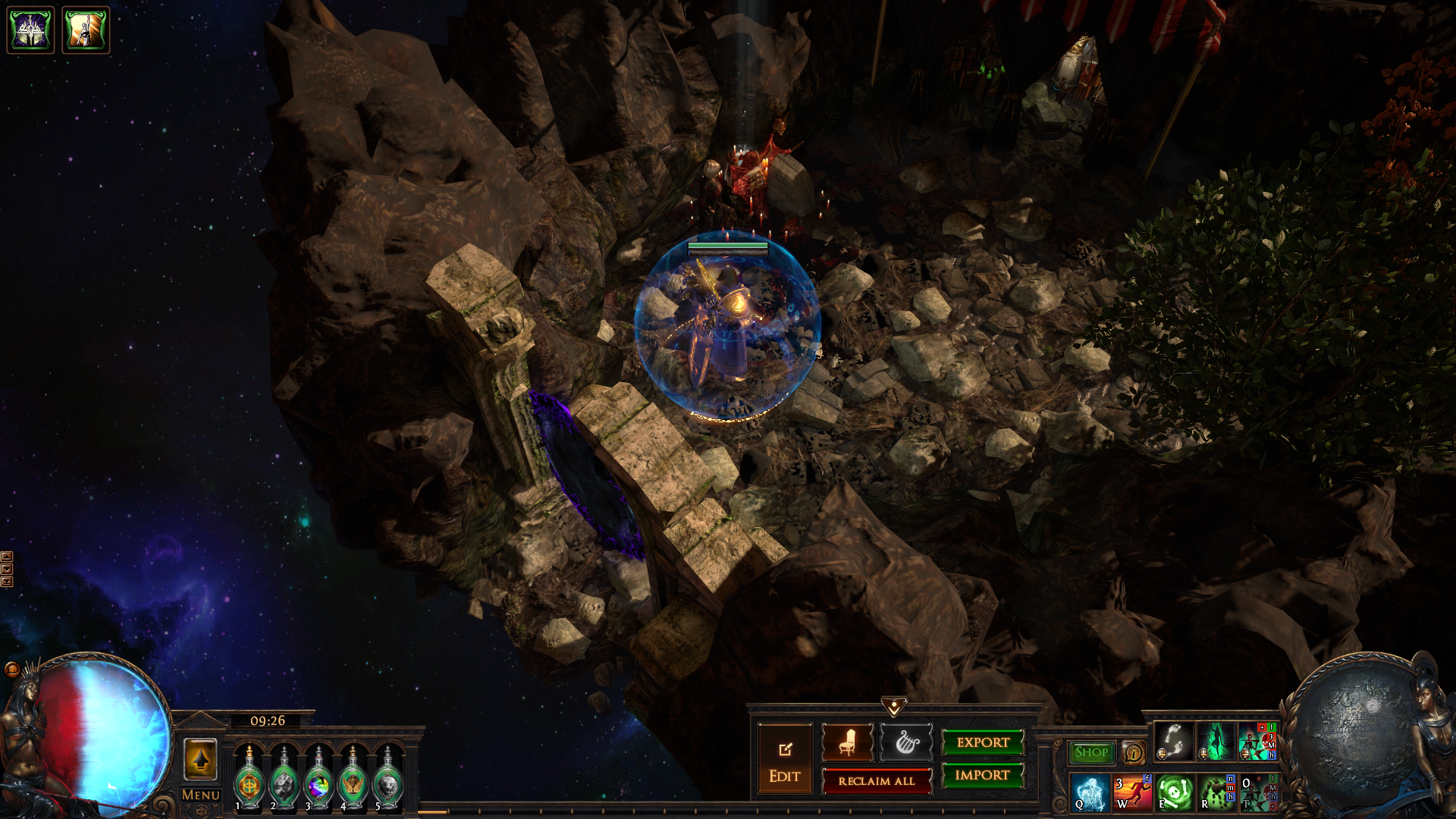Activate the running man skill on W
Viewport: 1456px width, 819px height.
point(1132,792)
